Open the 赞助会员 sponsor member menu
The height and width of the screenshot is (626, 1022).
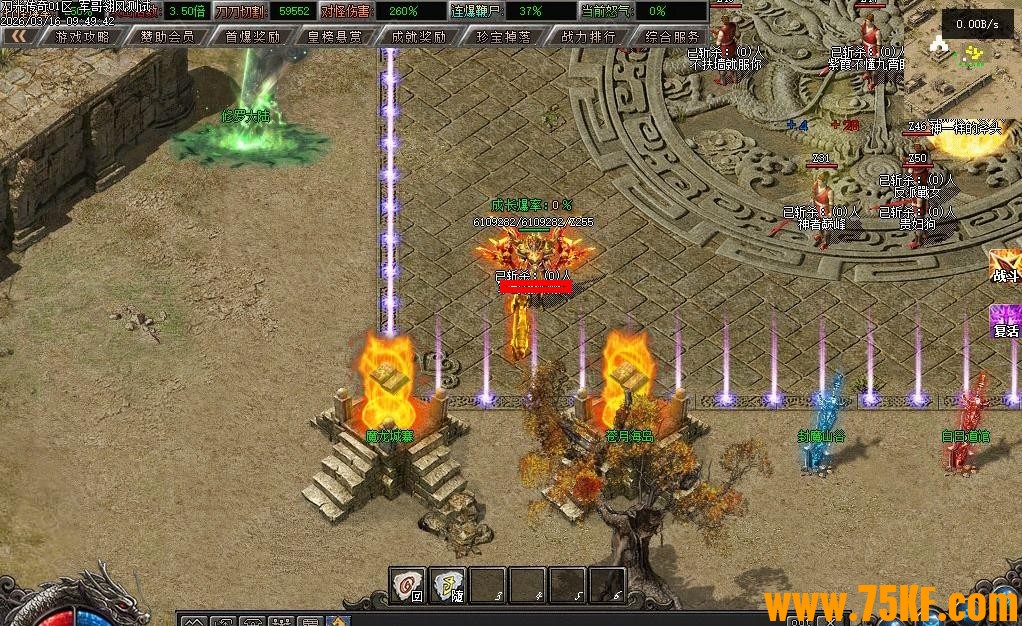[167, 36]
